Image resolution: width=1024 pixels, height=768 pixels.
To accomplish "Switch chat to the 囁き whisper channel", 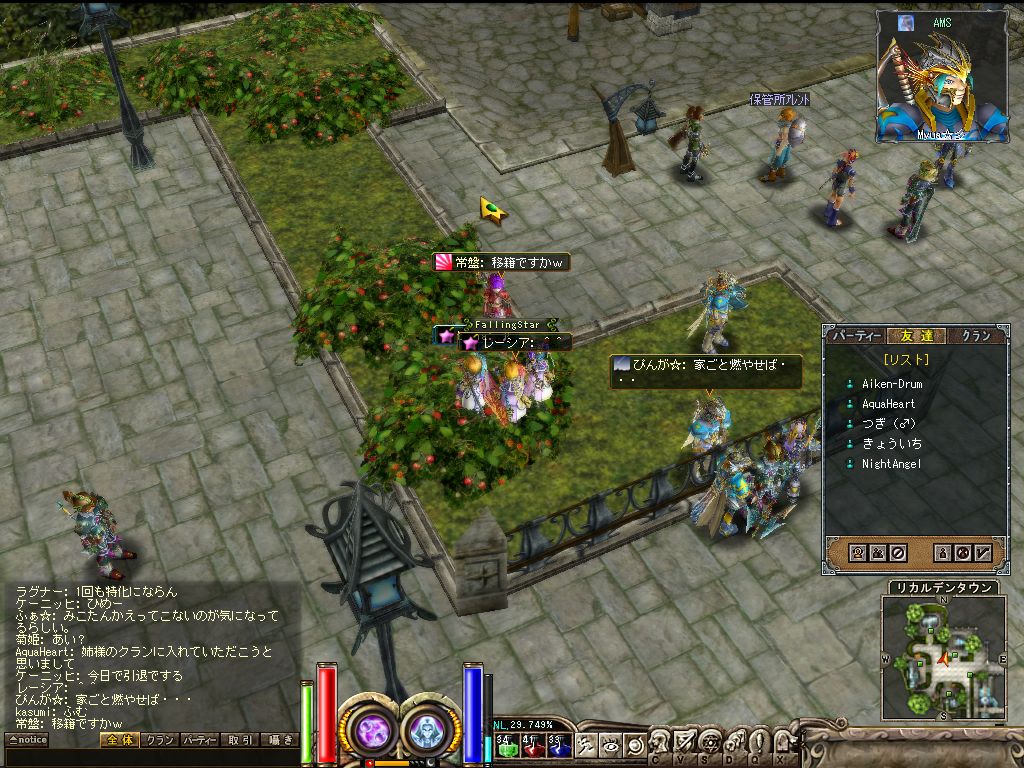I will (279, 740).
